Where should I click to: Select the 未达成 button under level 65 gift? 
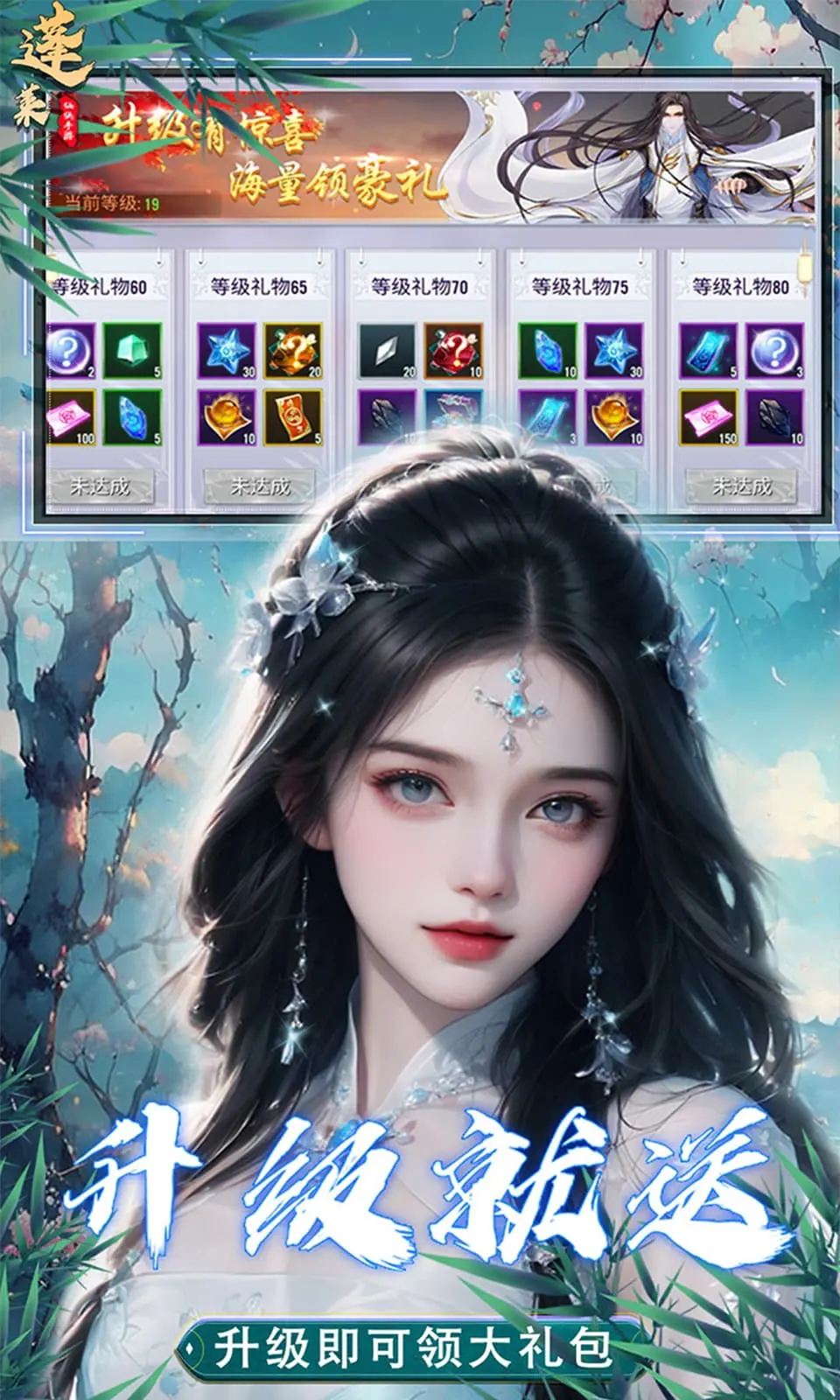coord(259,486)
